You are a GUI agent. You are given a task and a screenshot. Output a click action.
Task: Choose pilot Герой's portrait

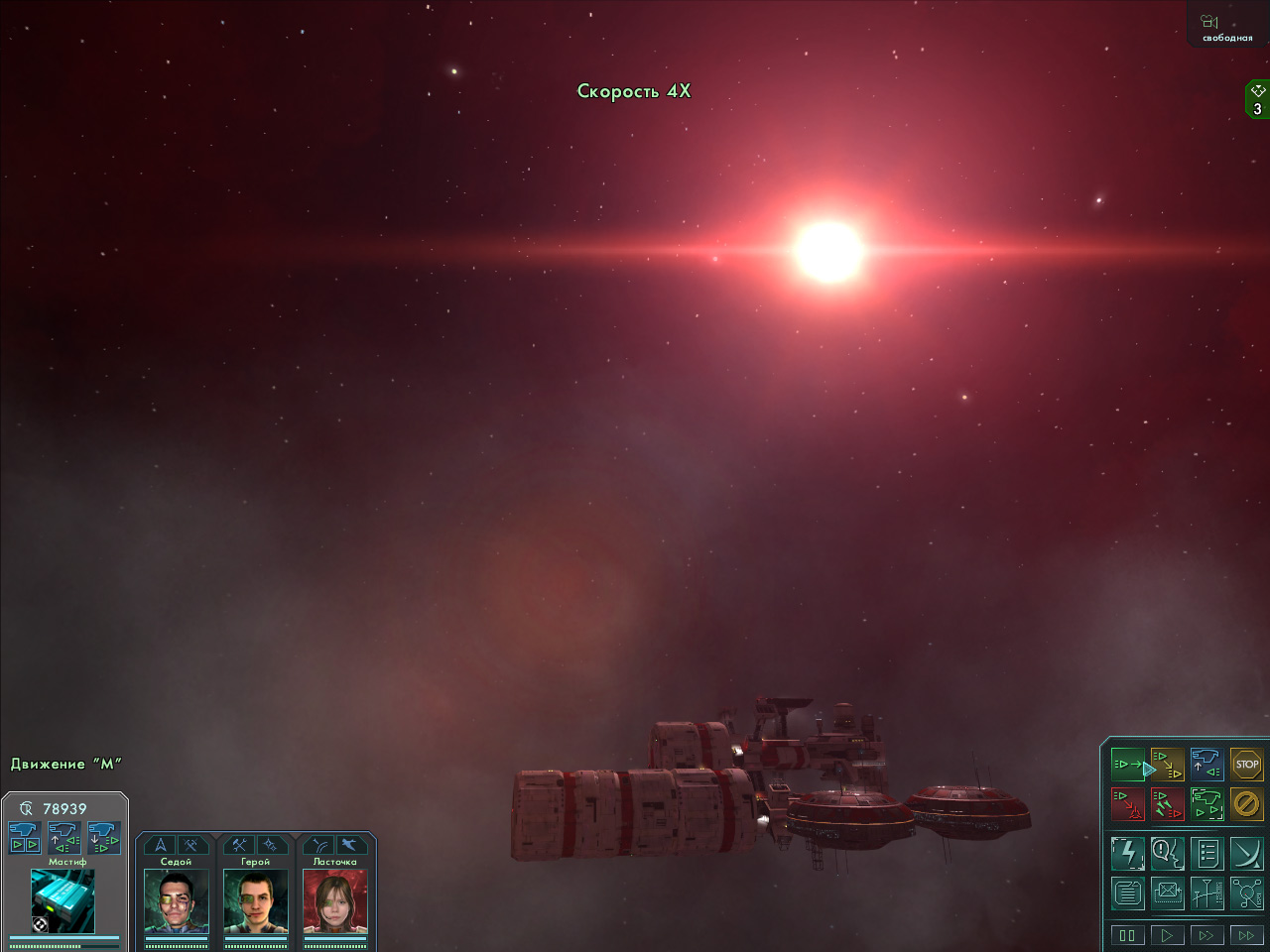pos(255,900)
